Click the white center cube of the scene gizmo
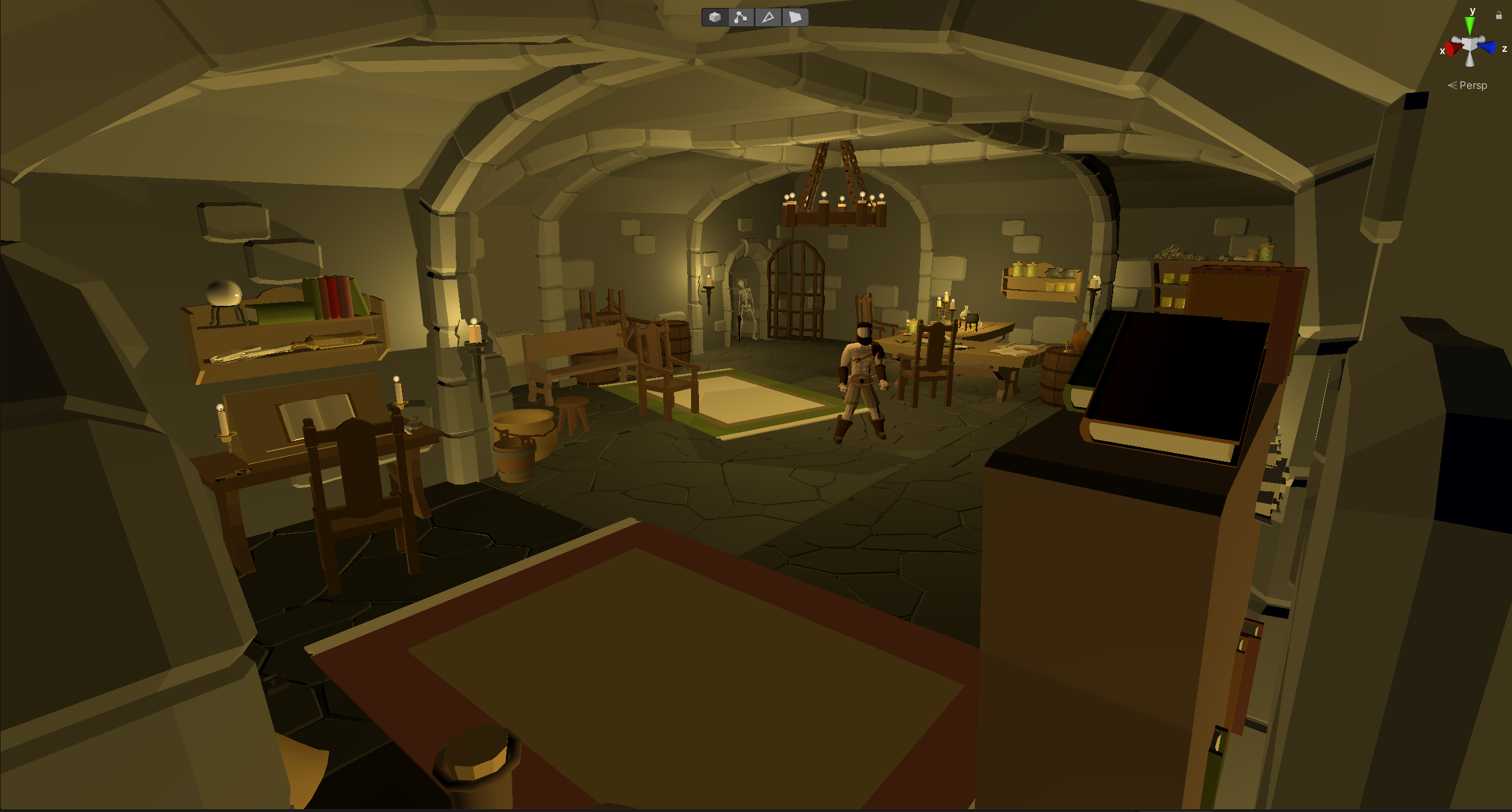1512x812 pixels. click(1470, 43)
